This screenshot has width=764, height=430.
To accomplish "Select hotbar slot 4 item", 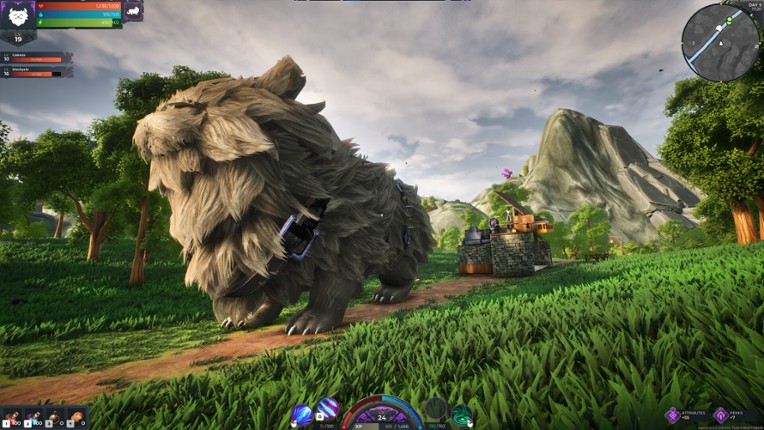I will [x=77, y=417].
